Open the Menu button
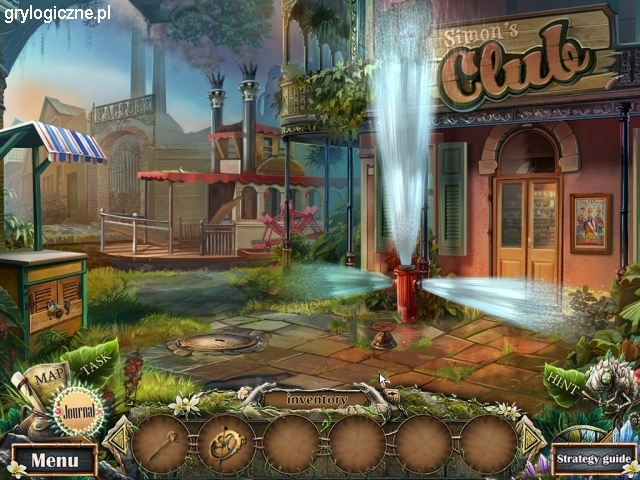The height and width of the screenshot is (480, 640). pyautogui.click(x=53, y=461)
